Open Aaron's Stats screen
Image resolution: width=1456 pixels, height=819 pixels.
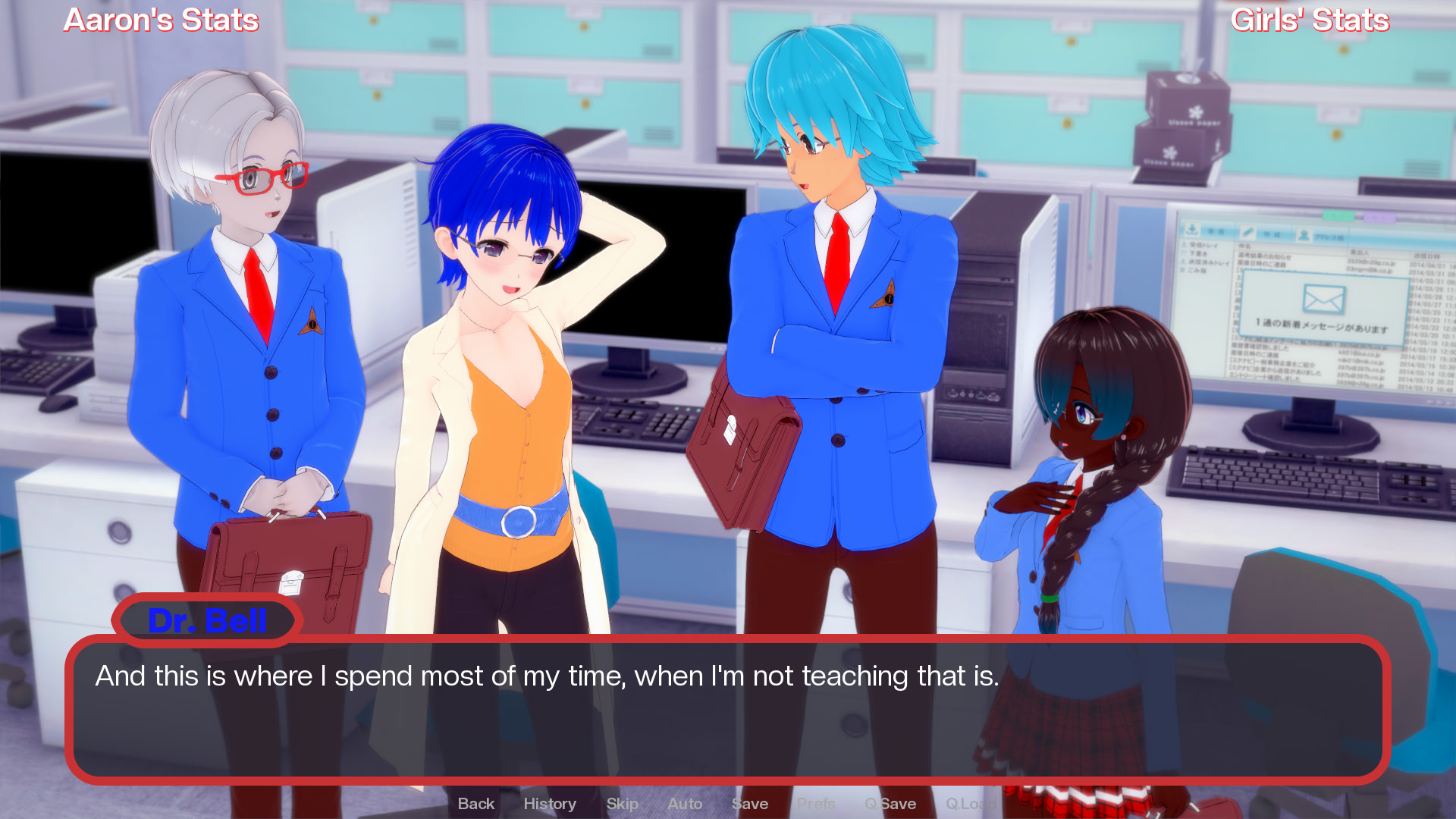click(161, 20)
